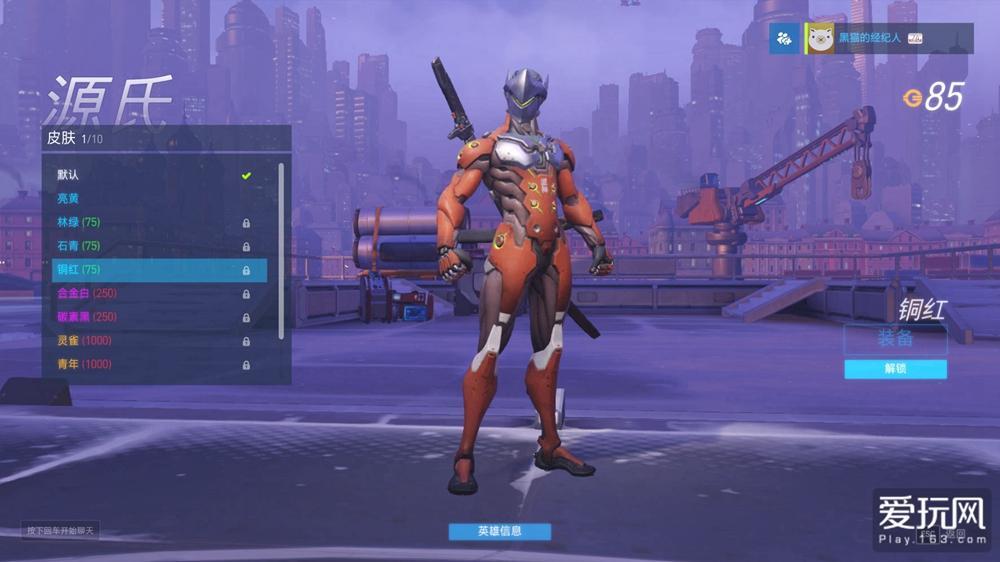Choose the 合金白 (250) skin
The image size is (1000, 562).
(150, 294)
